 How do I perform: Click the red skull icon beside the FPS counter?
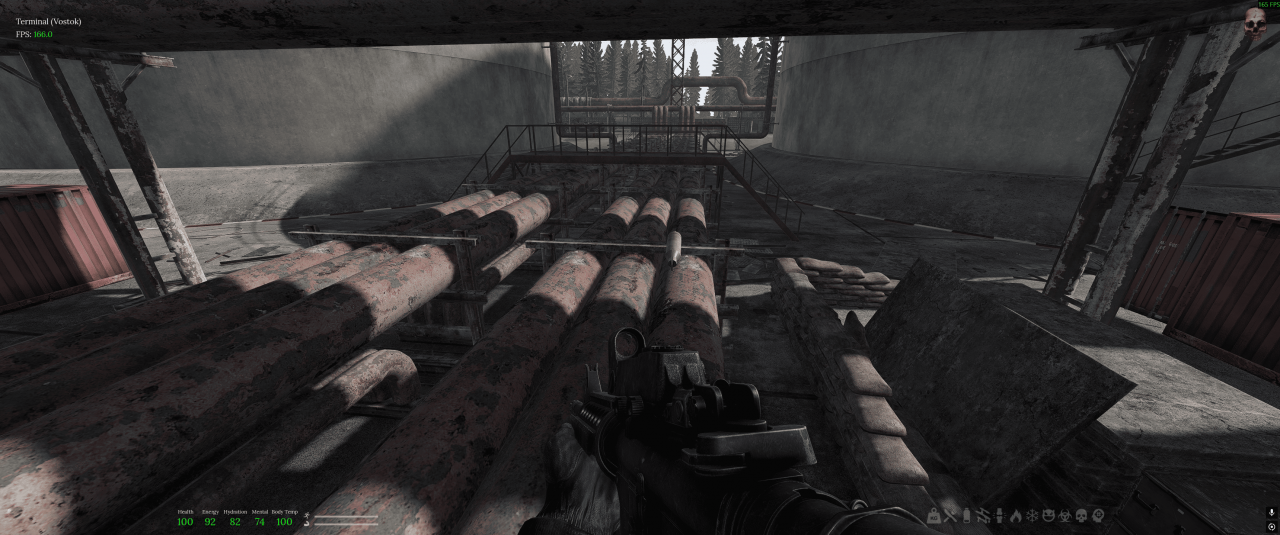coord(1256,23)
